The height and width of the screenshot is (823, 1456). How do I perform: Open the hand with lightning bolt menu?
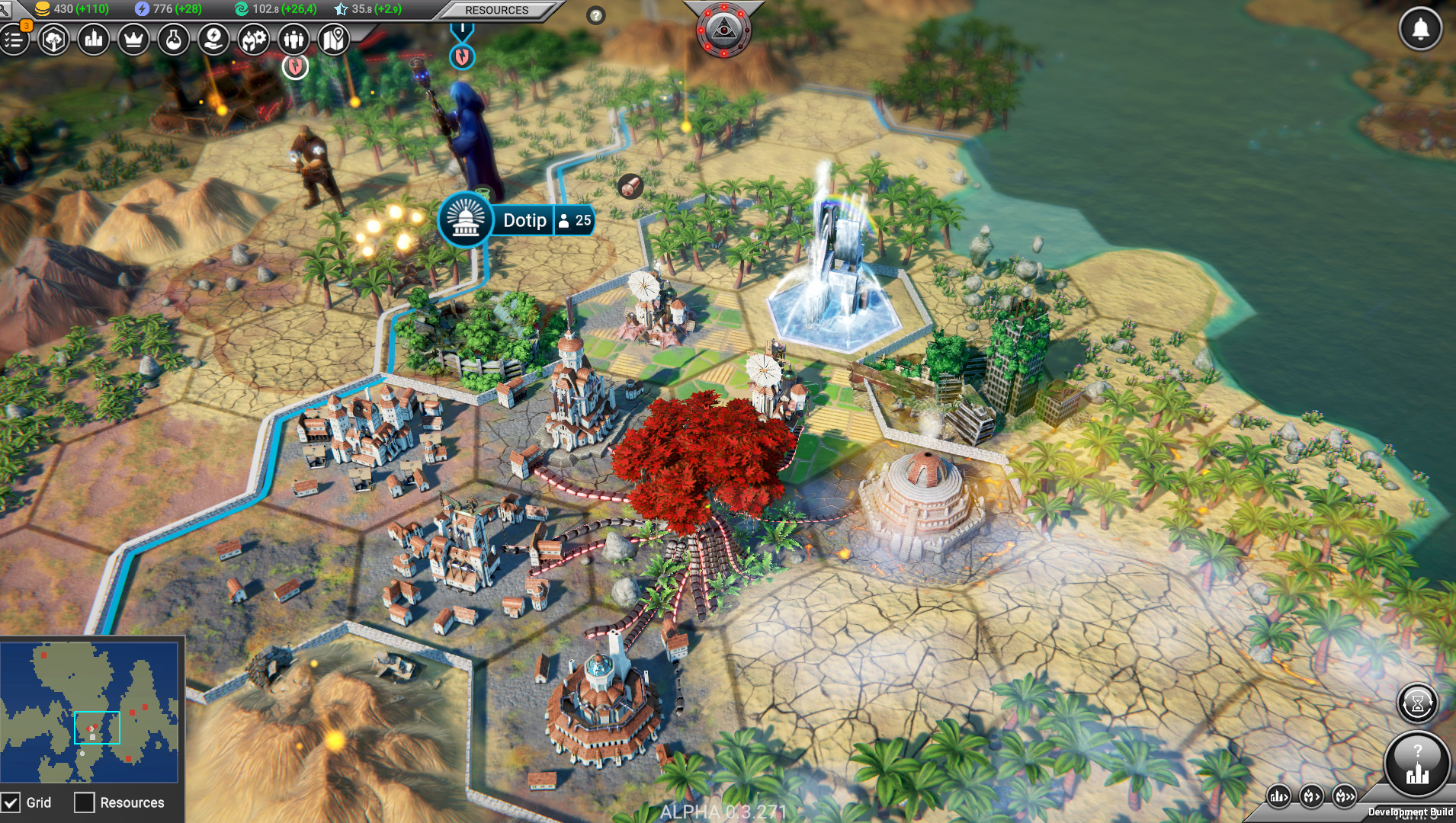(x=213, y=40)
